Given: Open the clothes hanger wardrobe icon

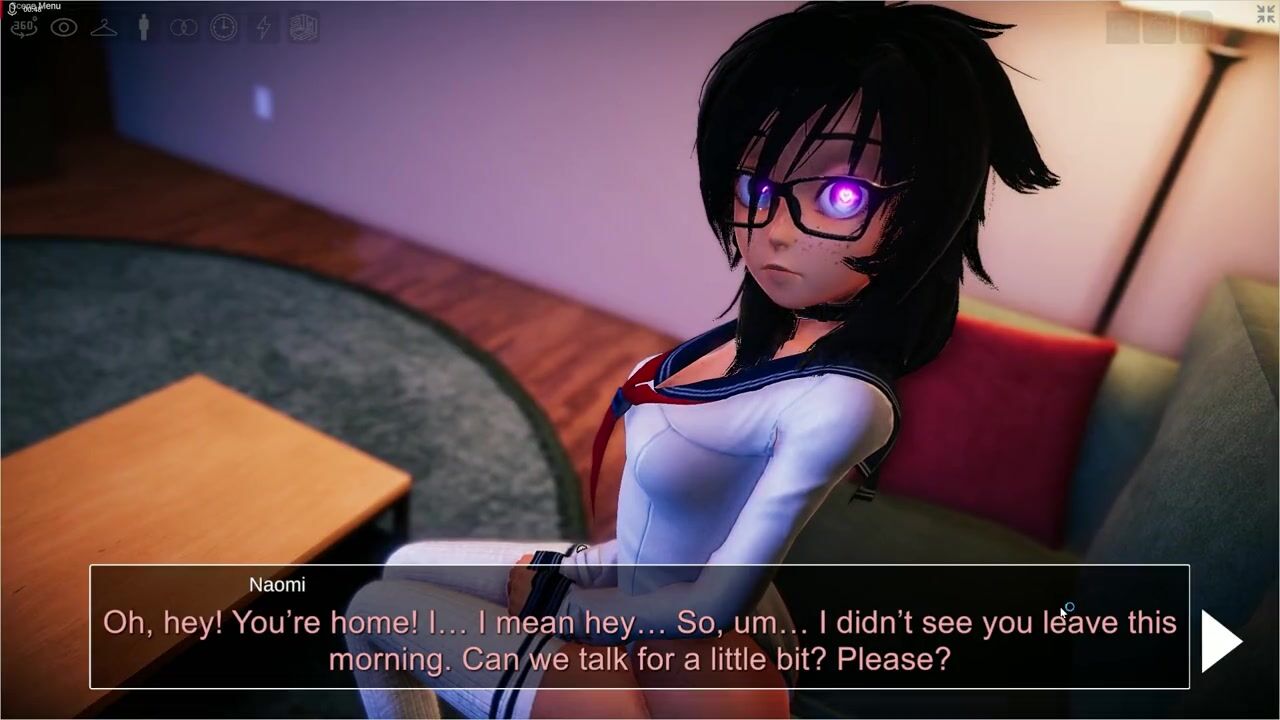Looking at the screenshot, I should (x=104, y=28).
